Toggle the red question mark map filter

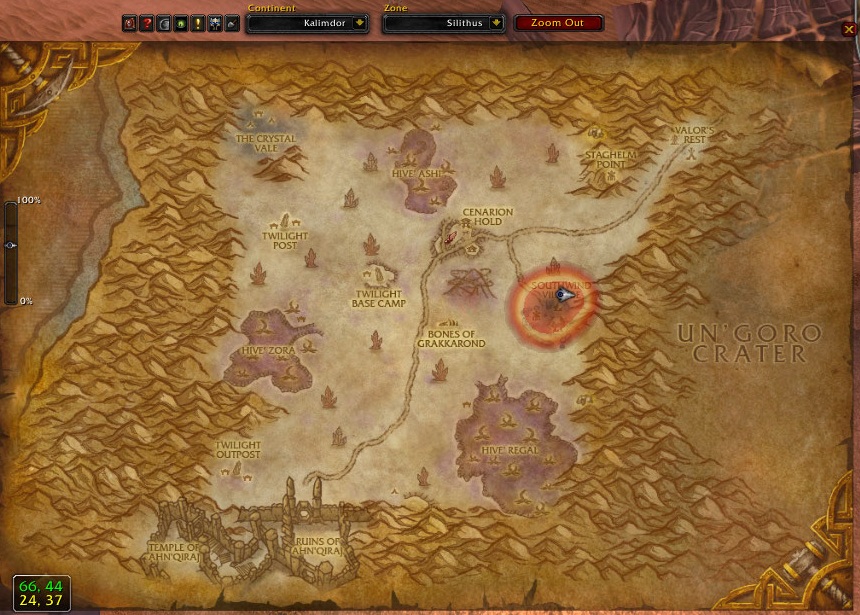tap(147, 23)
